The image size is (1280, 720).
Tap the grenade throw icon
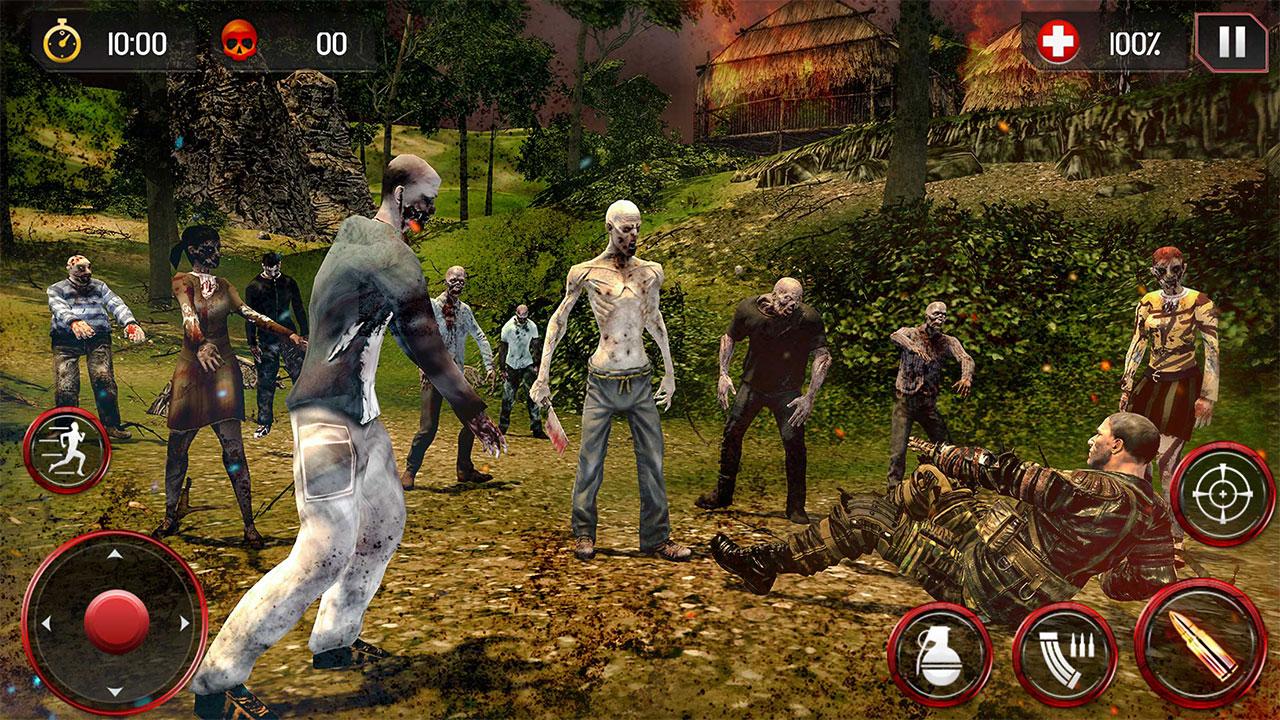pyautogui.click(x=945, y=655)
